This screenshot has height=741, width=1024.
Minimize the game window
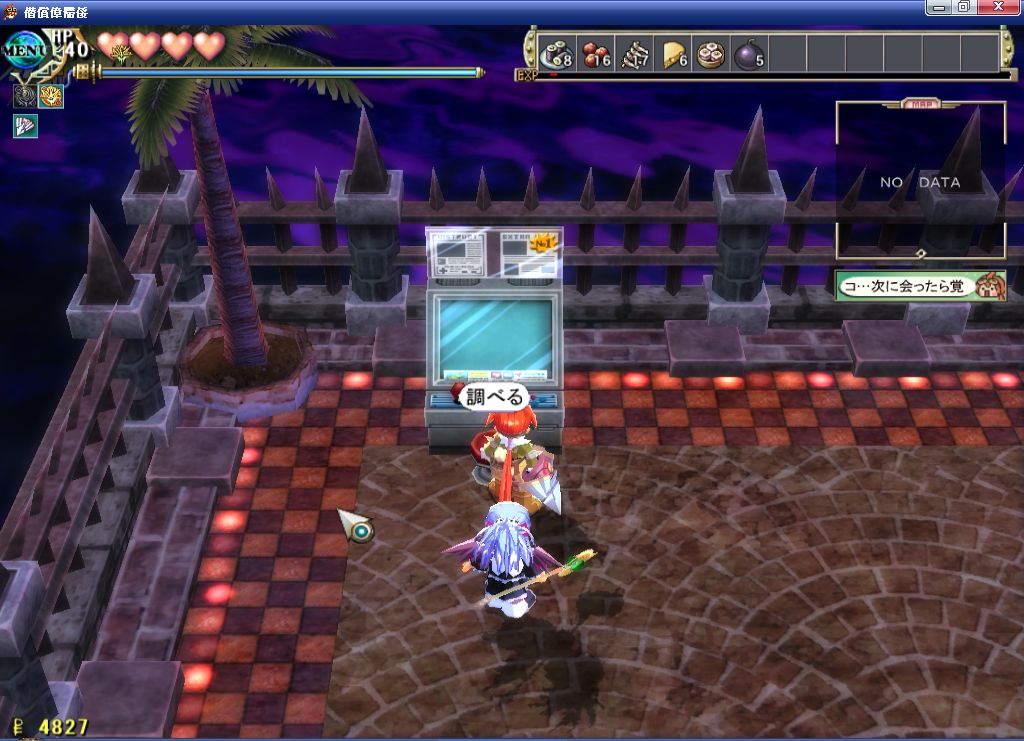(940, 8)
